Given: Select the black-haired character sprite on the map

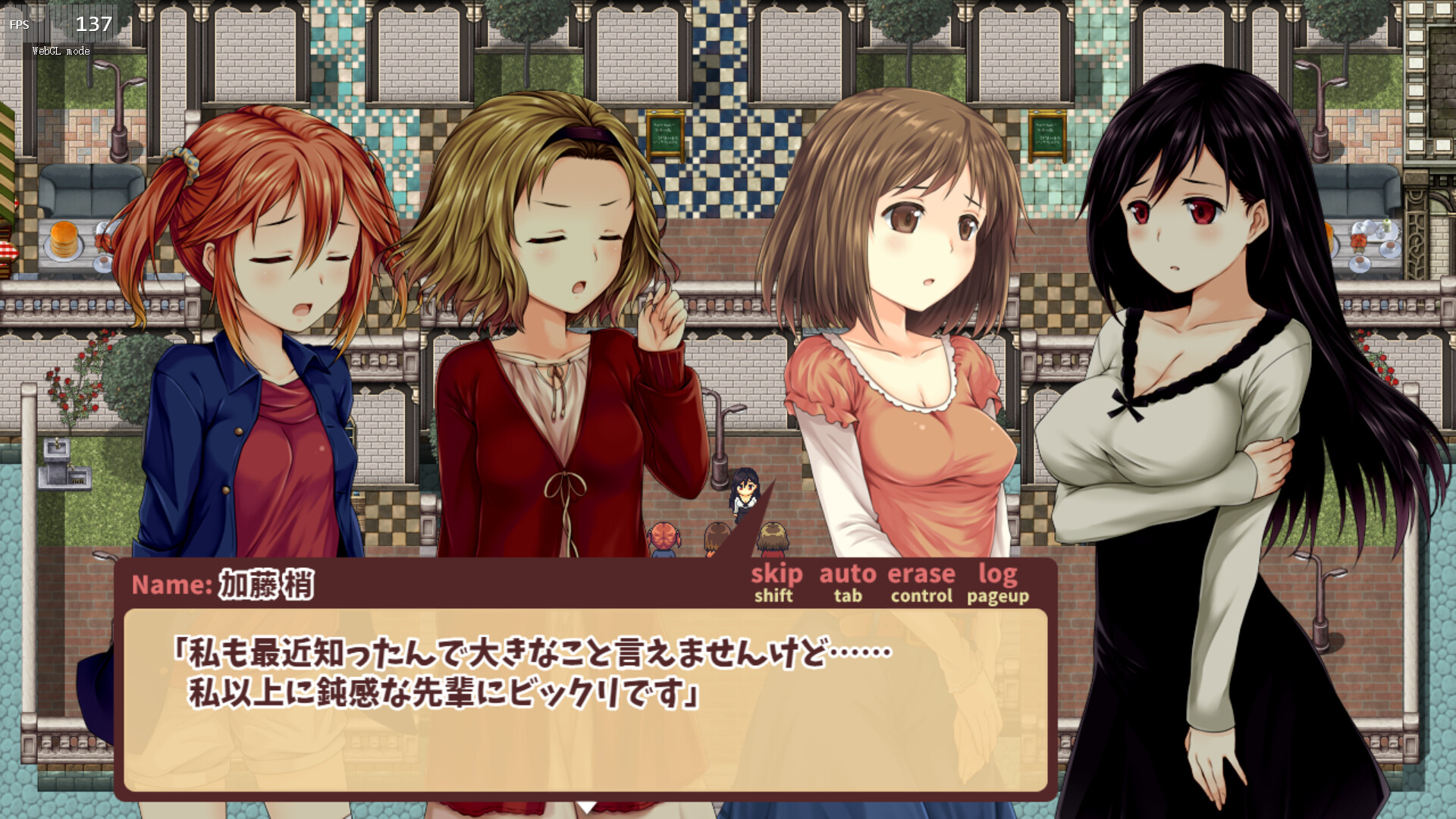Looking at the screenshot, I should pos(745,497).
